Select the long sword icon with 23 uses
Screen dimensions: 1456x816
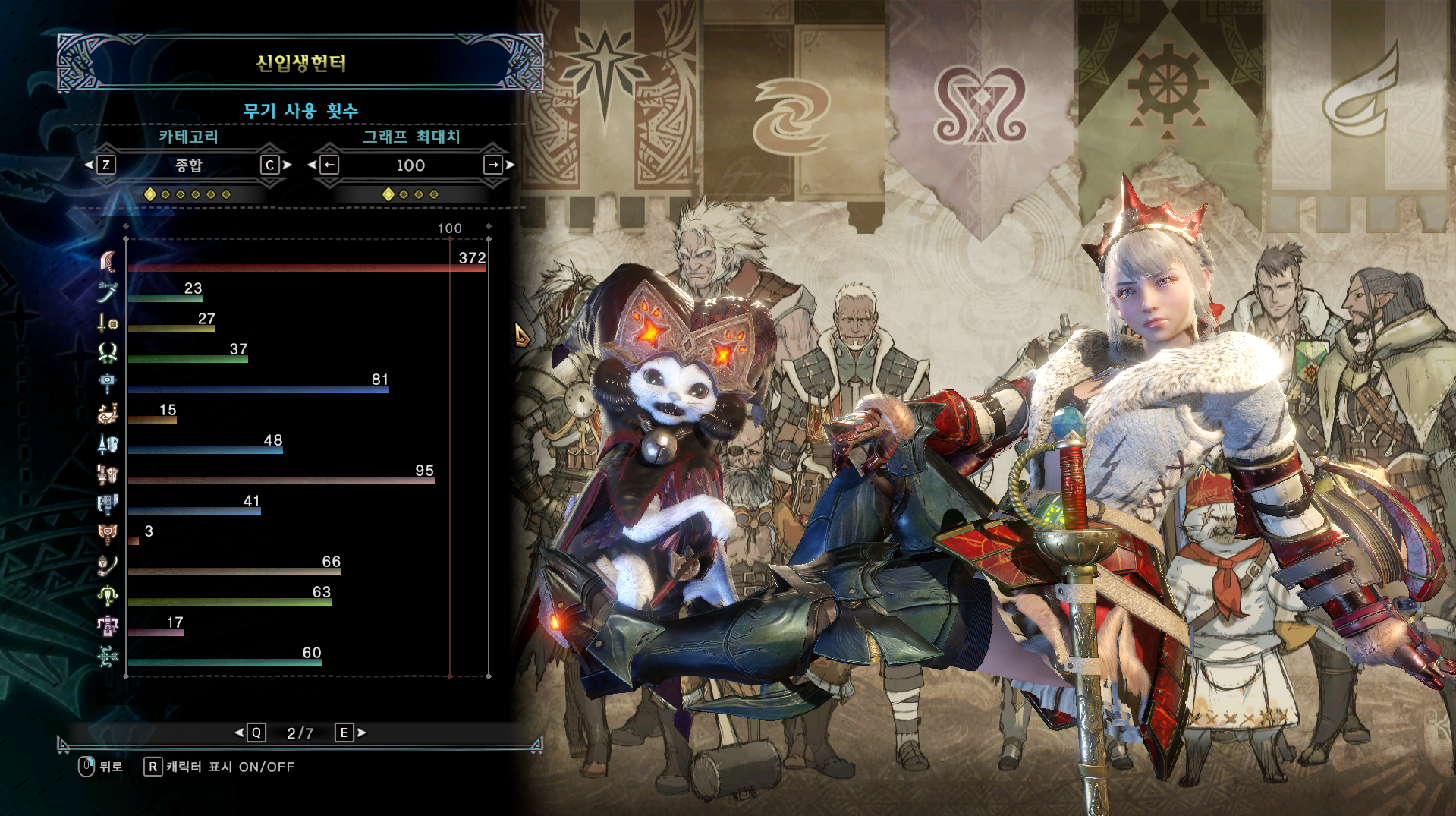click(108, 291)
